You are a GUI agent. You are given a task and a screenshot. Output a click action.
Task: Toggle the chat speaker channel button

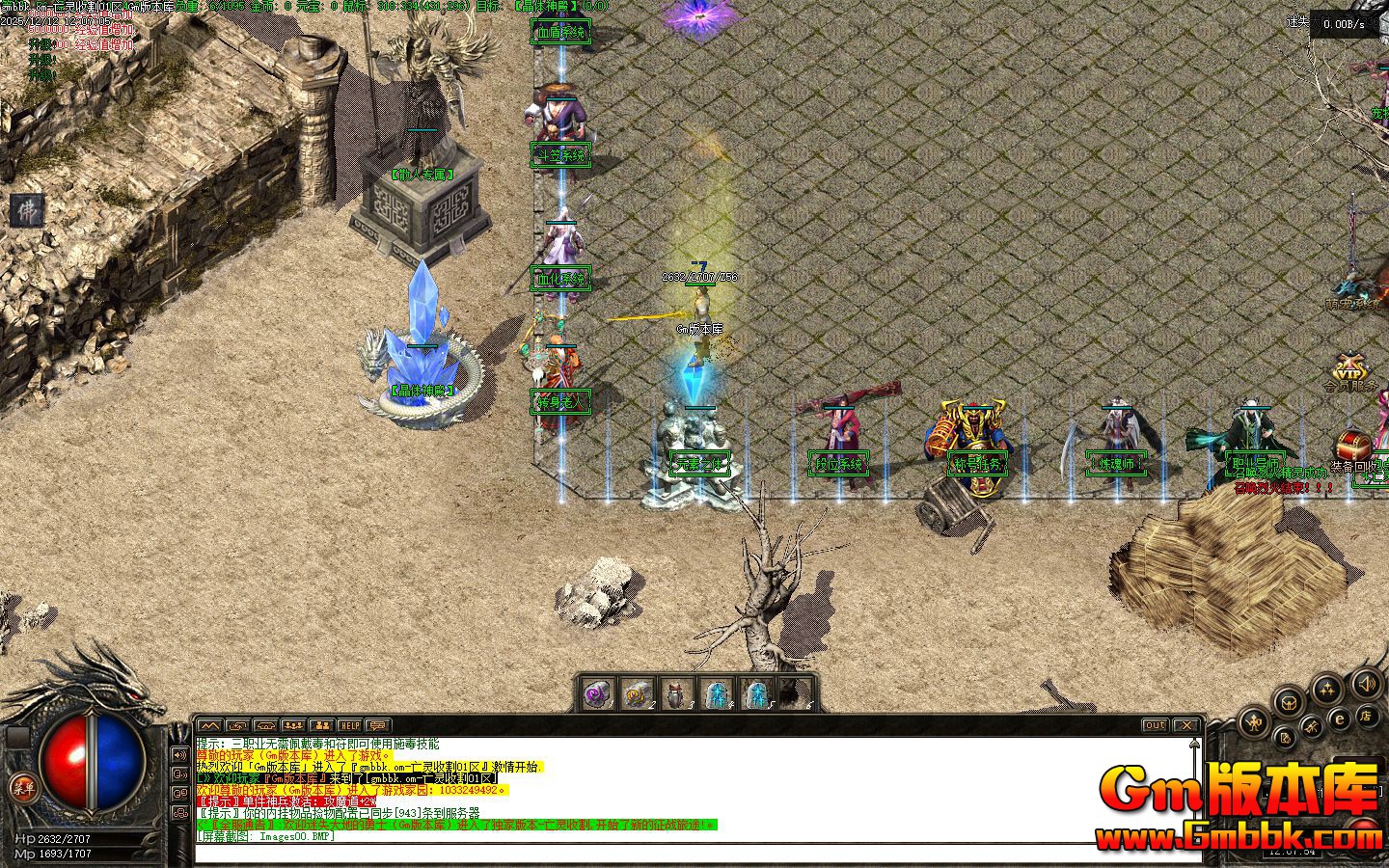[x=179, y=754]
